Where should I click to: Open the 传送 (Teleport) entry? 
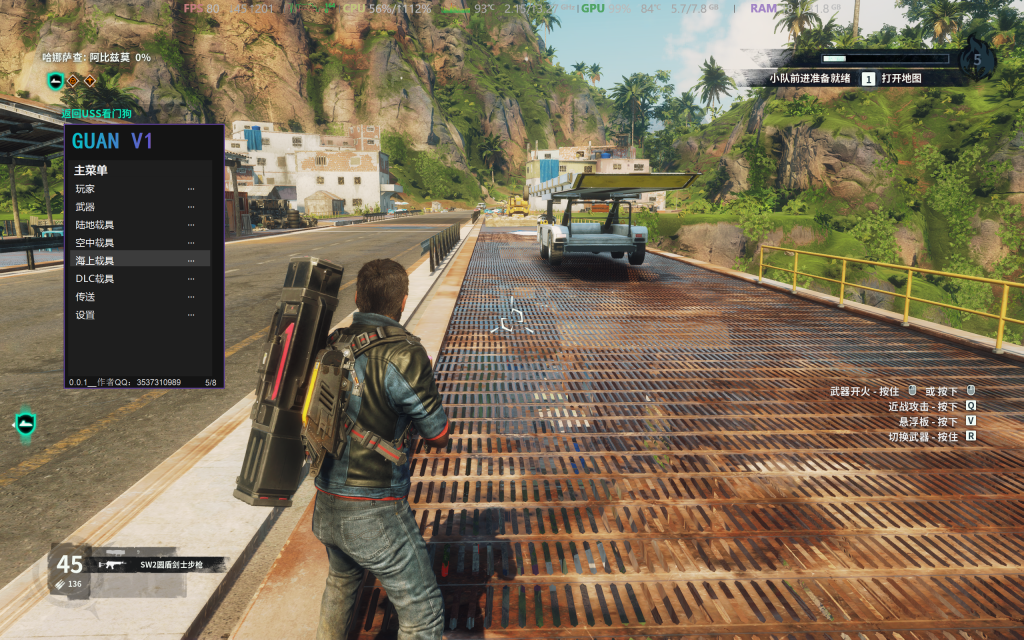[x=86, y=297]
